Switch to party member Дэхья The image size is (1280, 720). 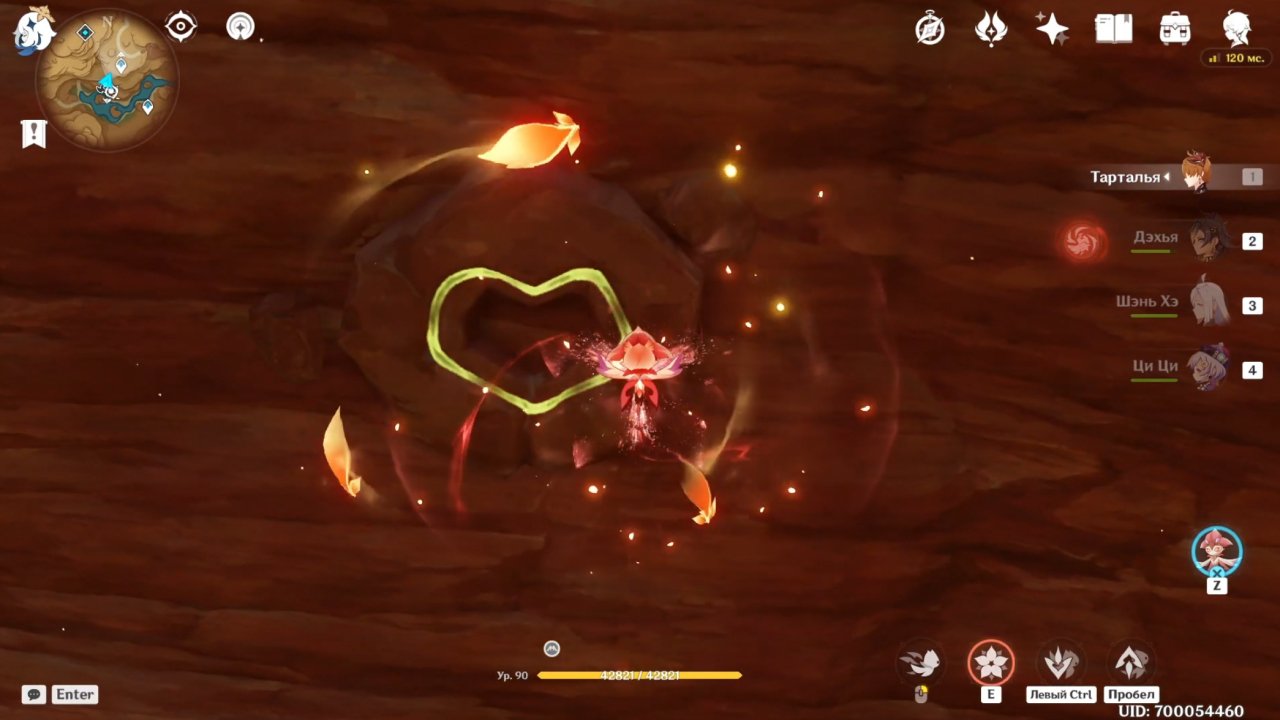tap(1210, 240)
